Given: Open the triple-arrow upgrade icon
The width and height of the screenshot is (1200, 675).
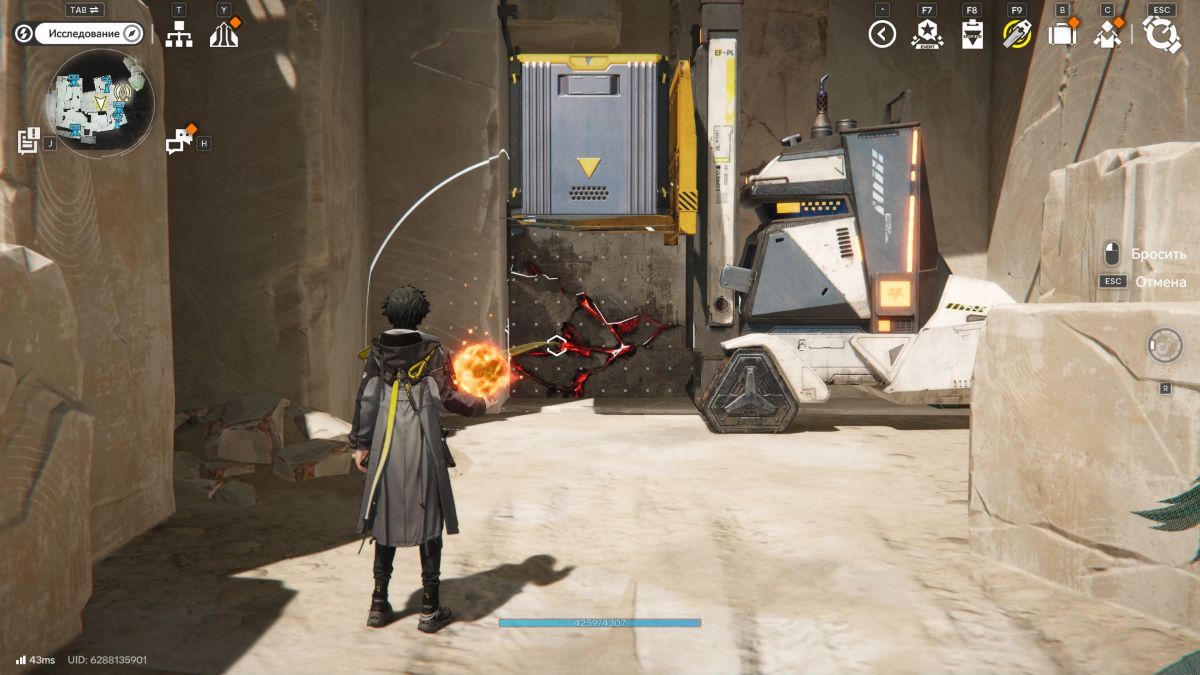Looking at the screenshot, I should (224, 35).
